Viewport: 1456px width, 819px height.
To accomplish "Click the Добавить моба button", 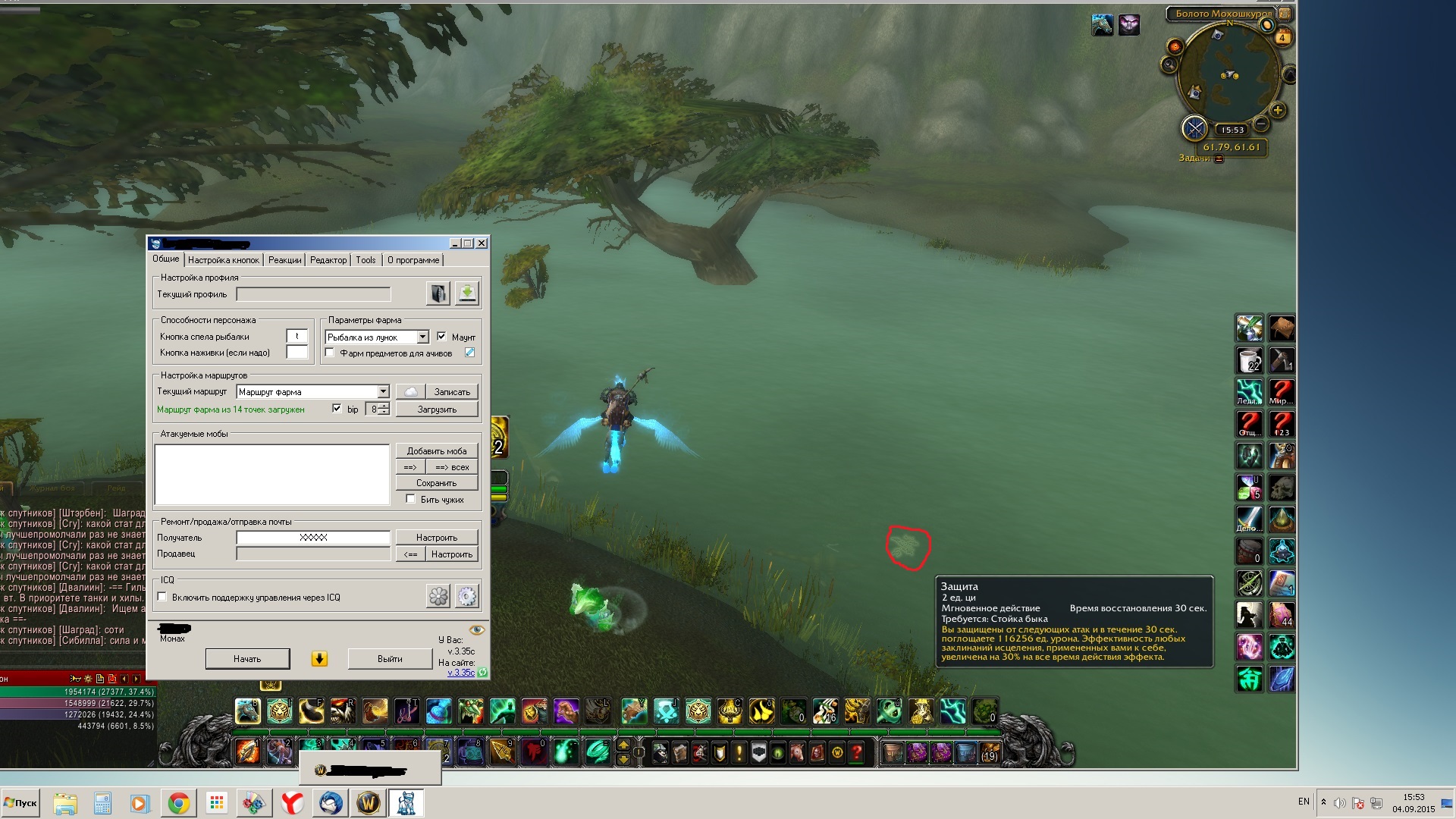I will pos(437,451).
